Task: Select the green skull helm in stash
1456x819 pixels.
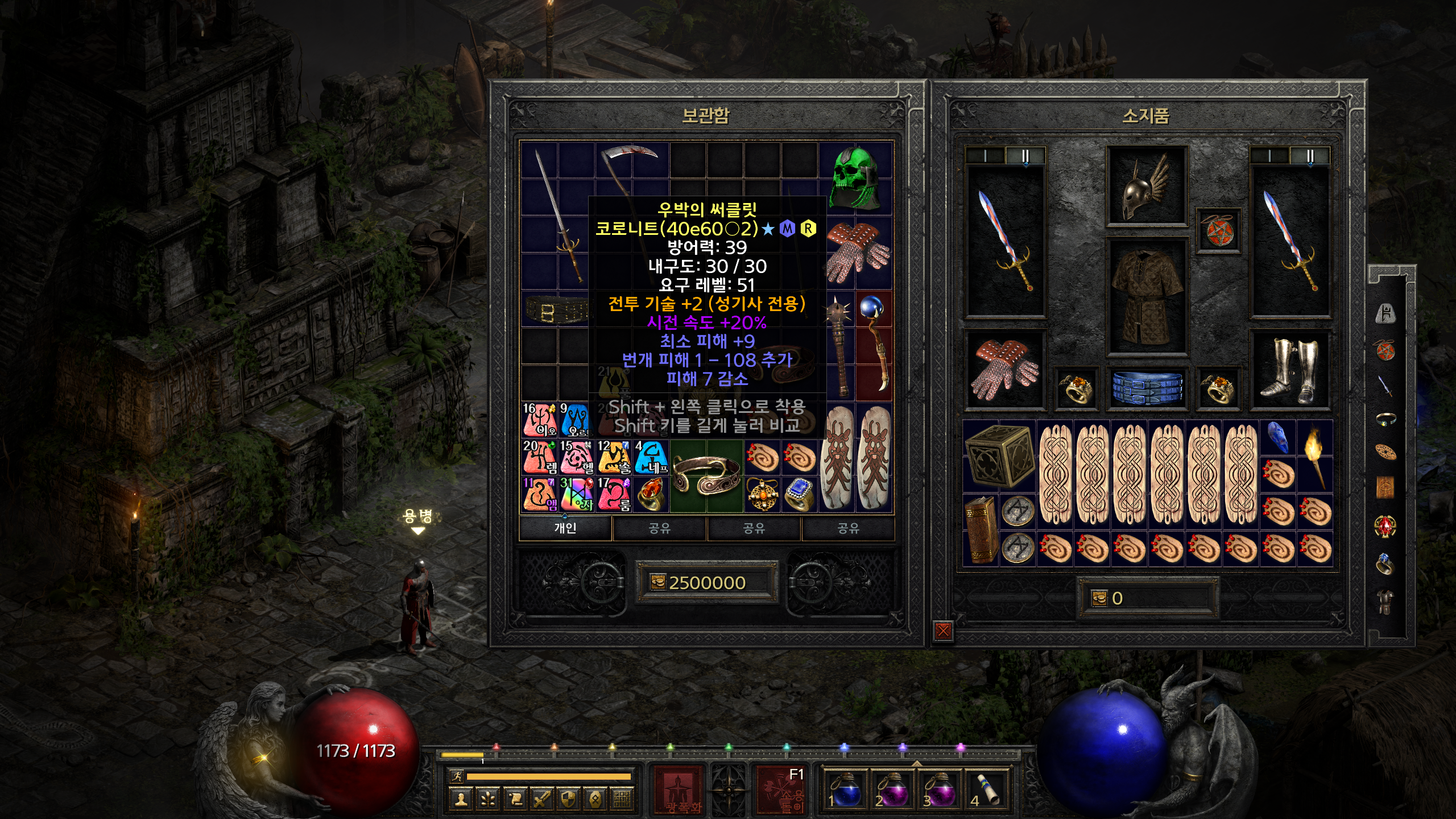Action: pos(855,177)
